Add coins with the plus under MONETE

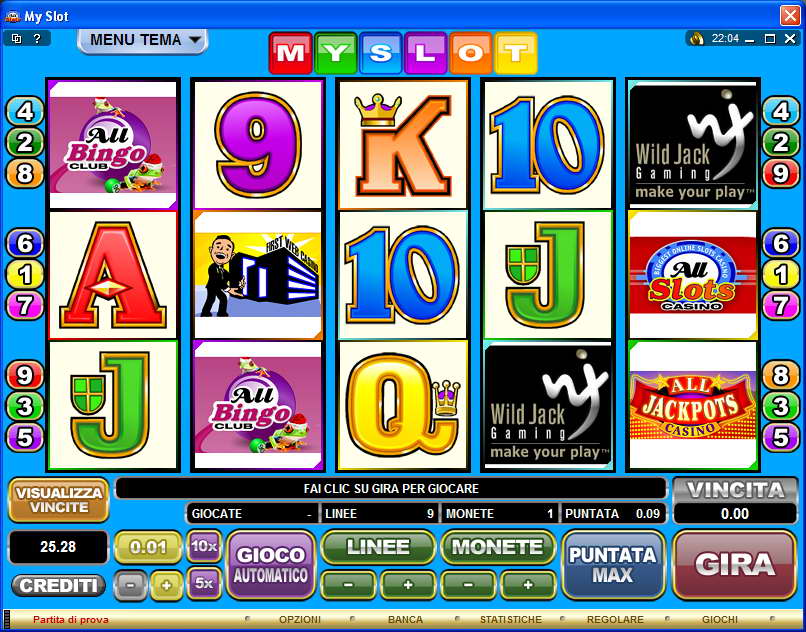coord(527,584)
